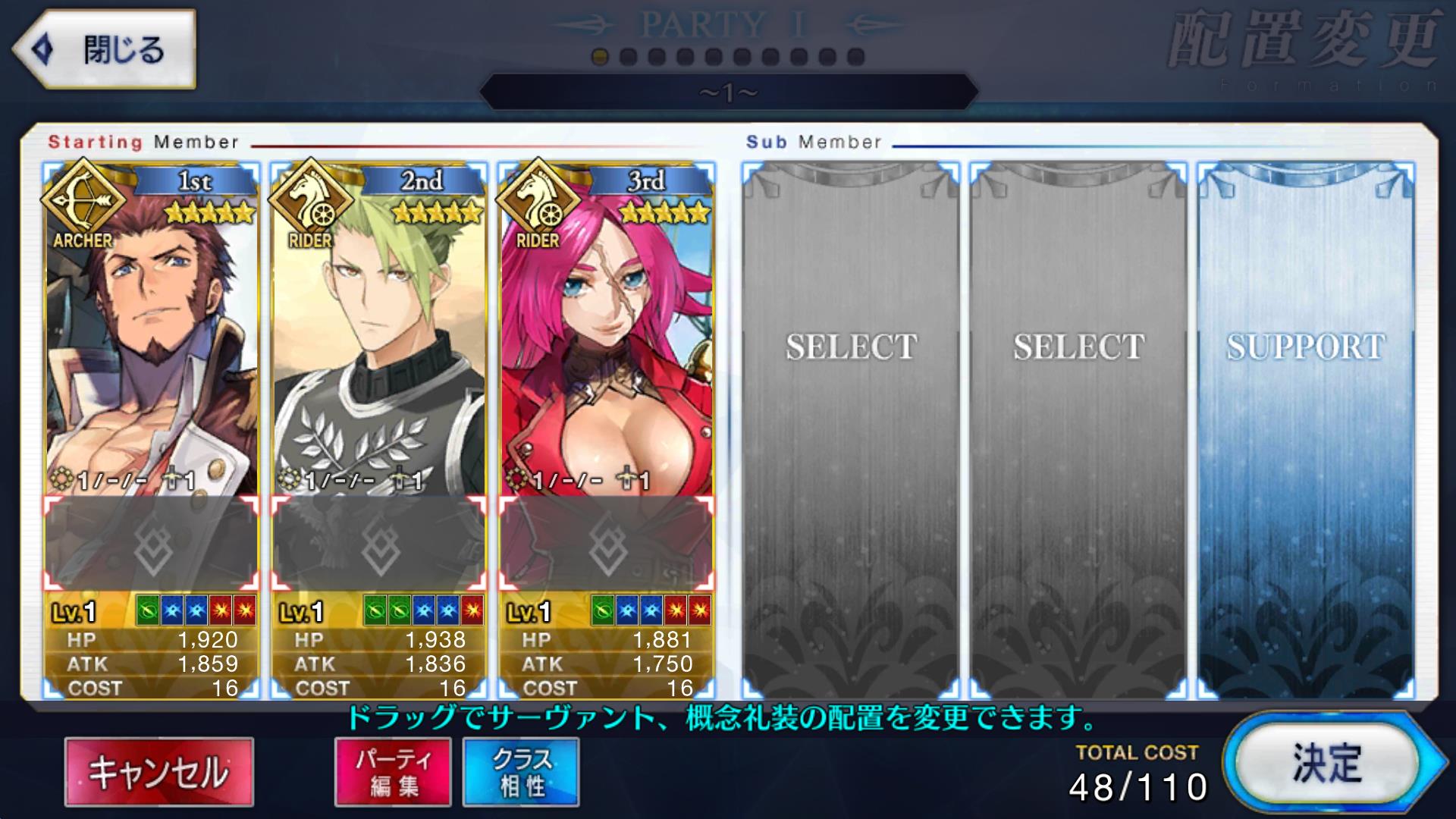Tap the craft essence slot under the Archer
Viewport: 1456px width, 819px height.
coord(152,544)
